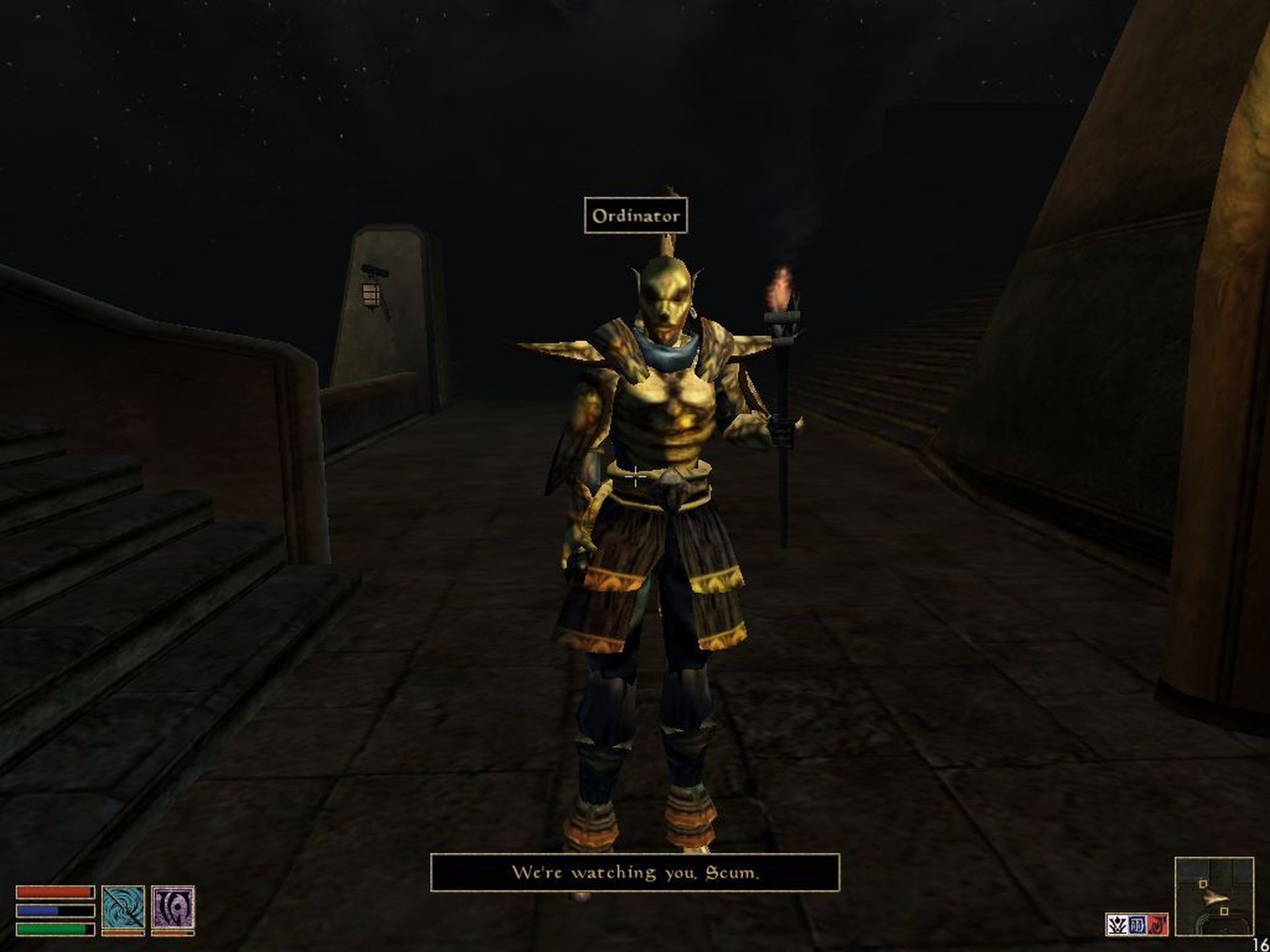Open the minimap

coord(1214,896)
